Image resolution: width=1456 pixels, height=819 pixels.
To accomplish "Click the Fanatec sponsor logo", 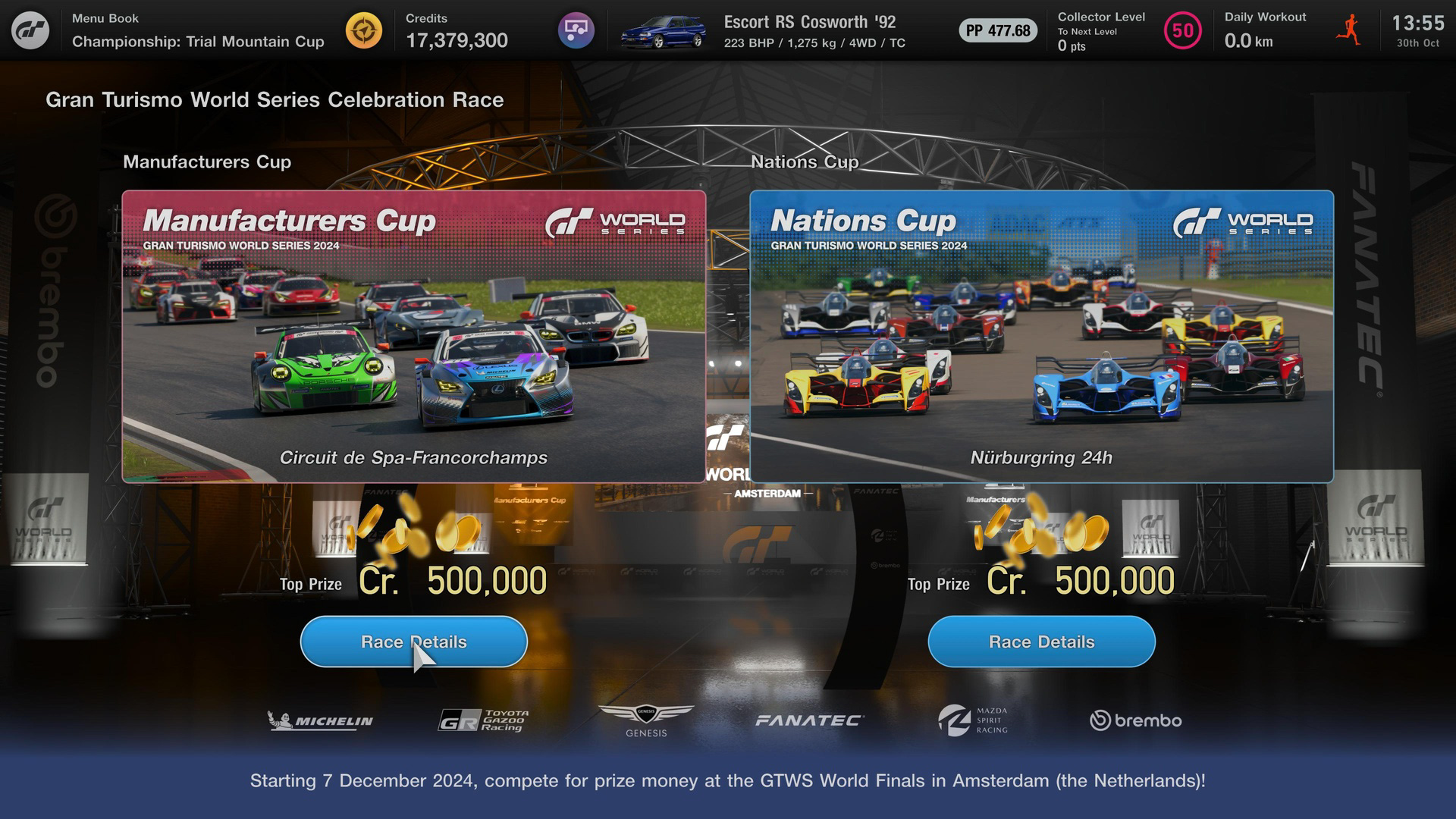I will (805, 720).
